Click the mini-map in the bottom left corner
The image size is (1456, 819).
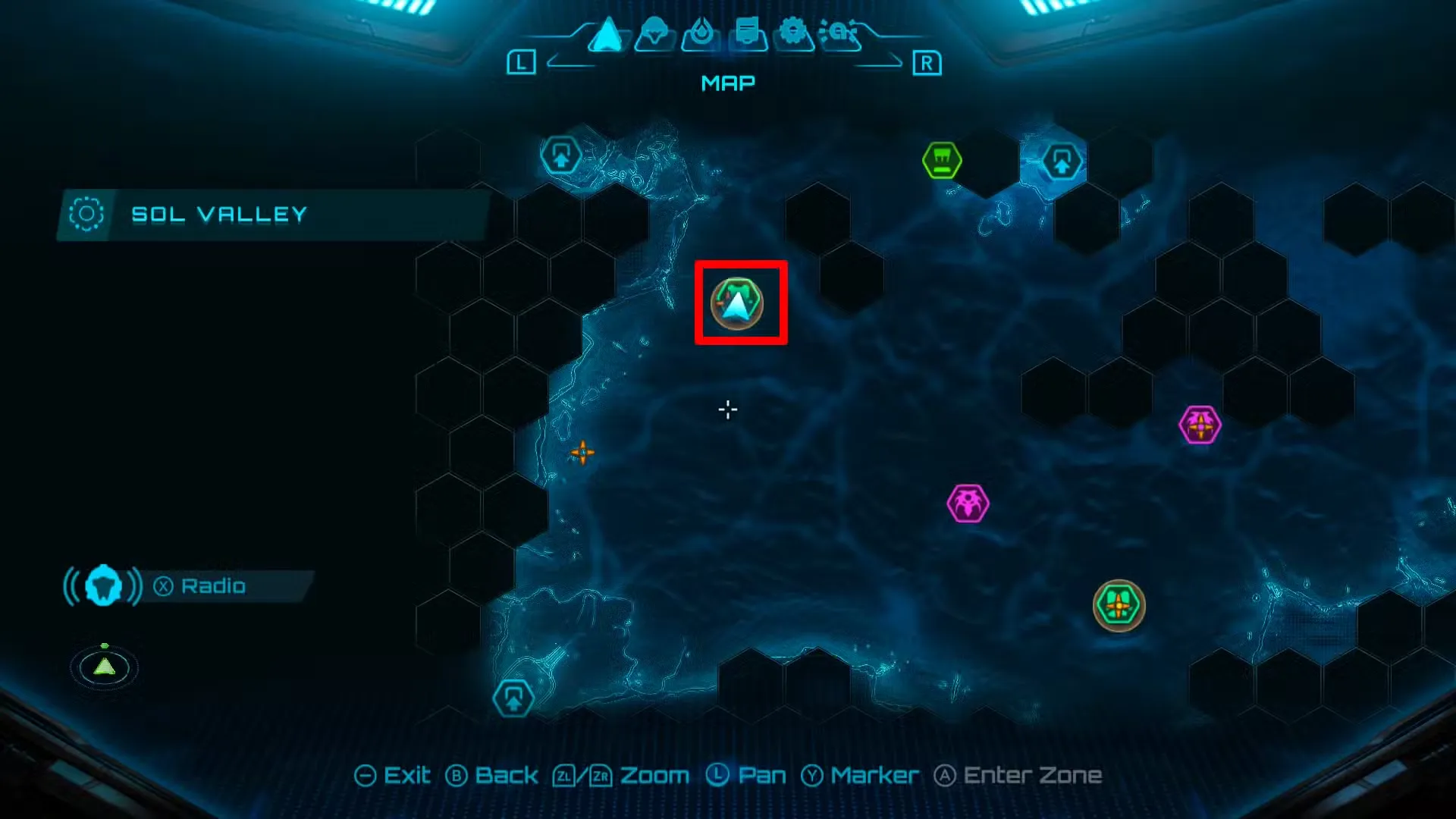(104, 667)
